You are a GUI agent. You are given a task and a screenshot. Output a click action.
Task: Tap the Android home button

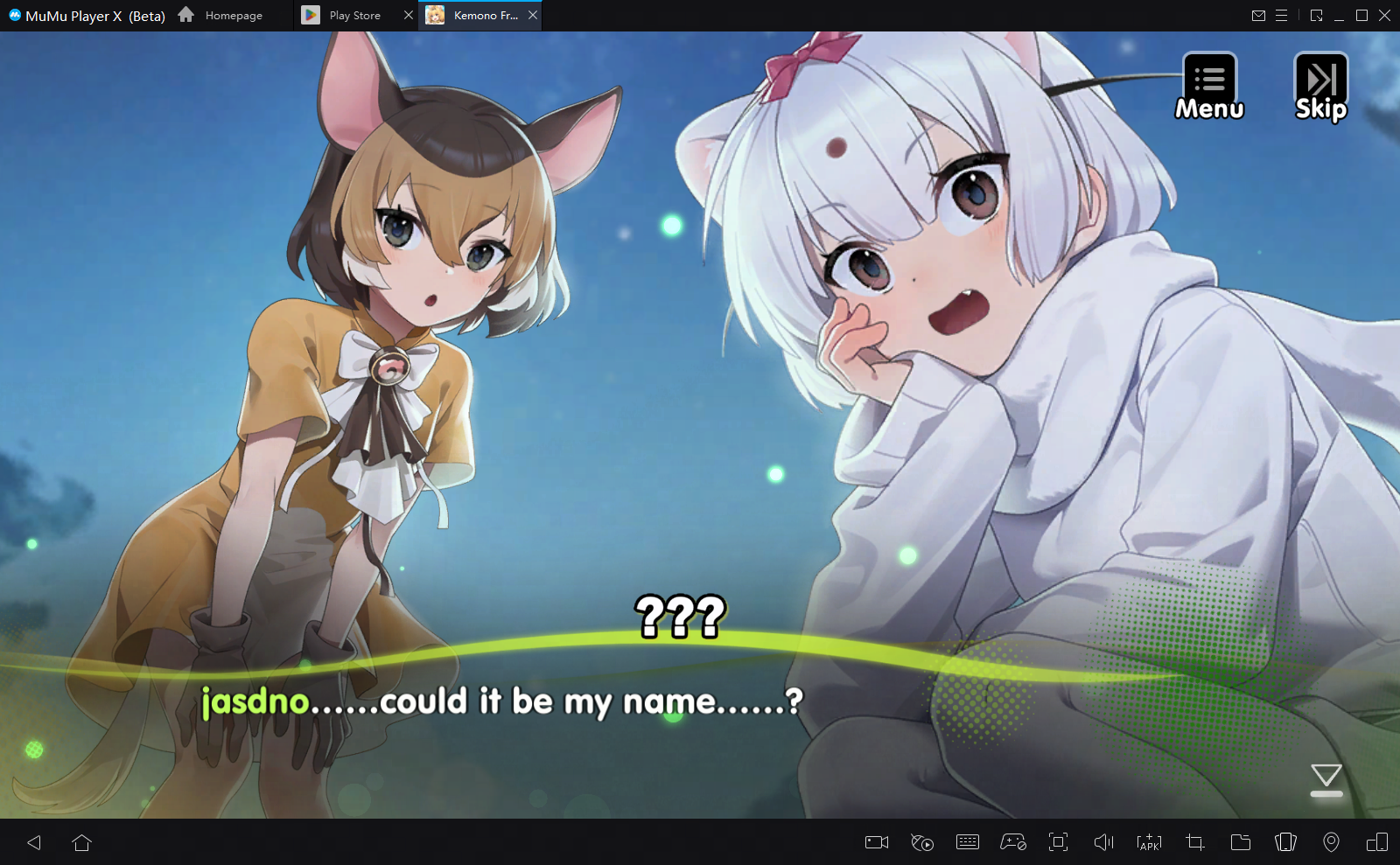click(x=83, y=842)
